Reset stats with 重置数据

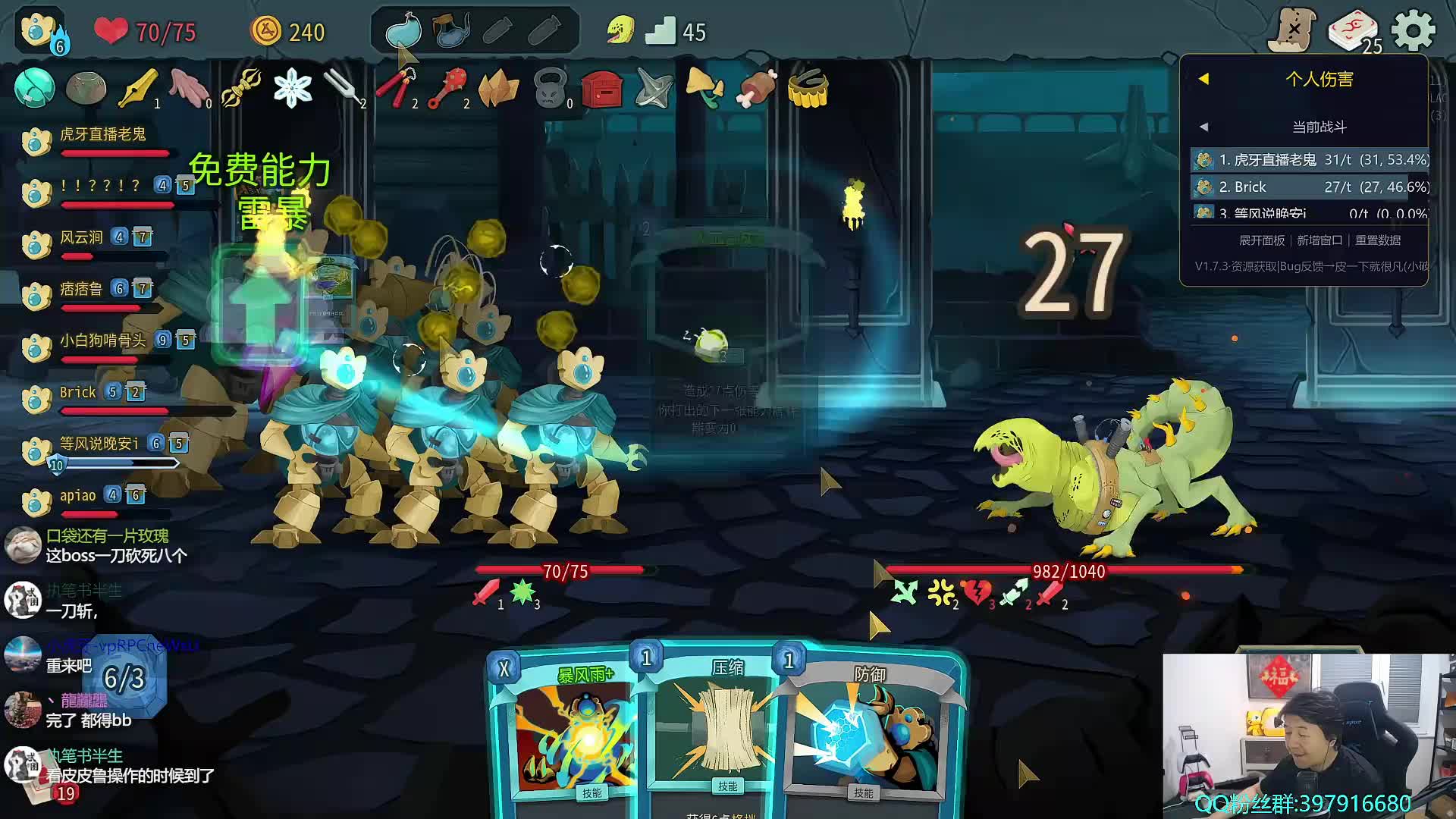[1378, 240]
